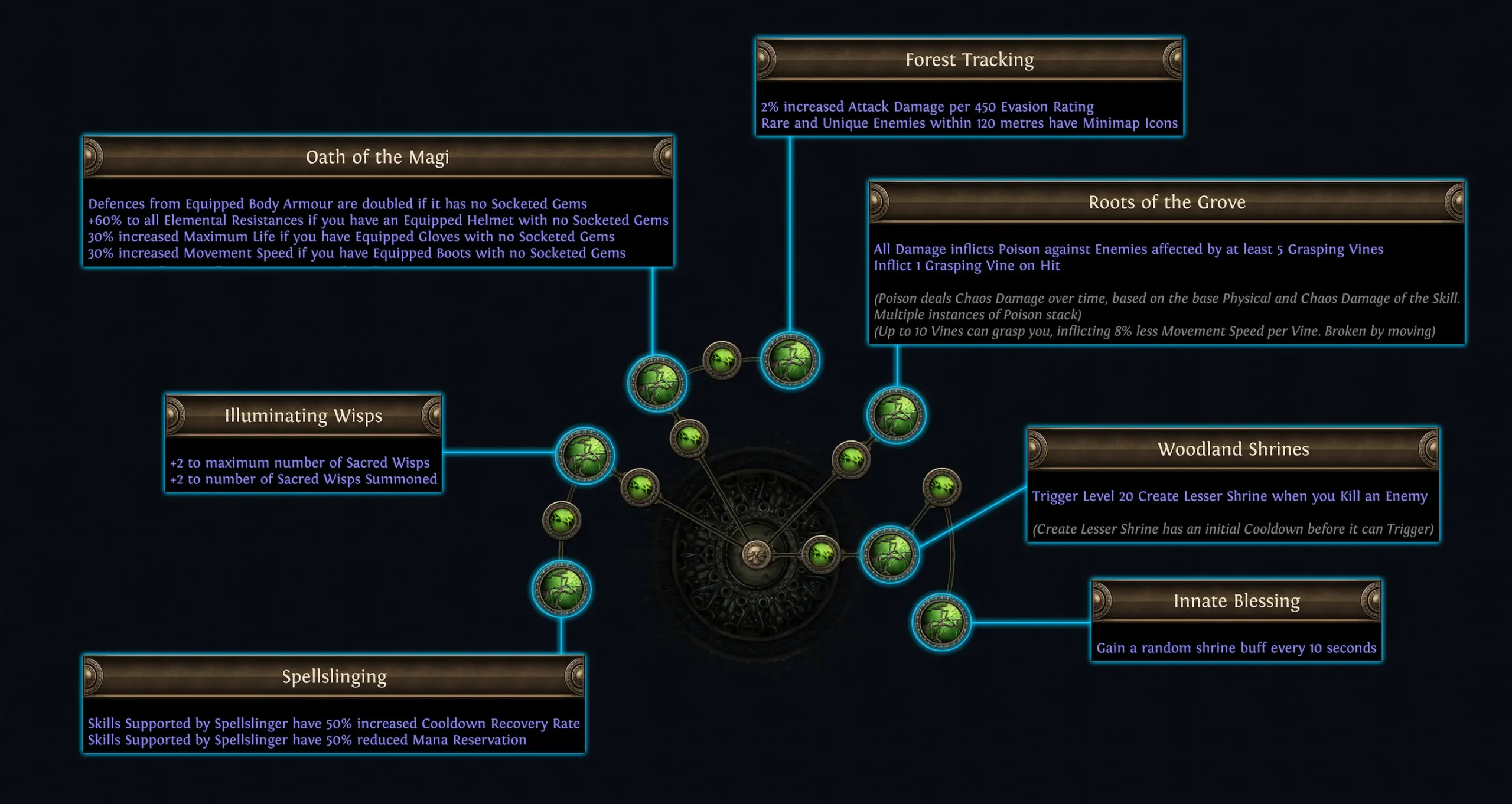Deallocate the small node left of Forest Tracking
Image resolution: width=1512 pixels, height=804 pixels.
coord(722,362)
